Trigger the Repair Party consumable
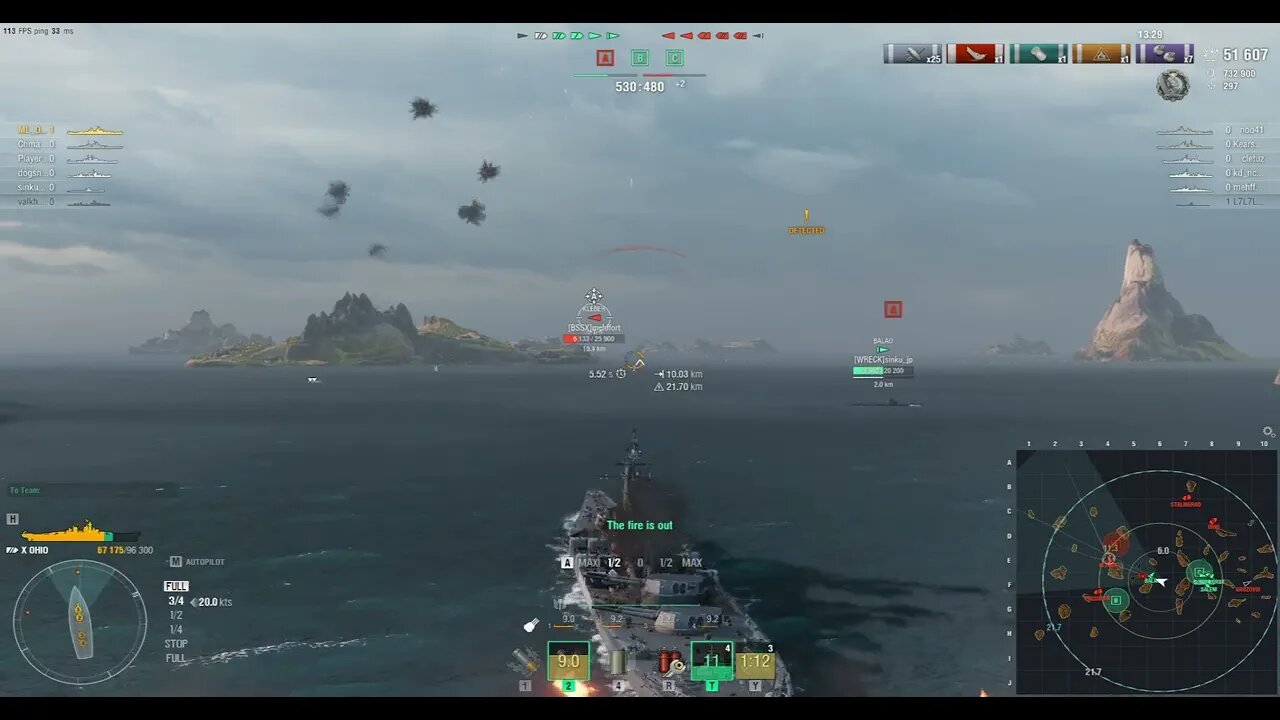Viewport: 1280px width, 720px height. pyautogui.click(x=712, y=660)
